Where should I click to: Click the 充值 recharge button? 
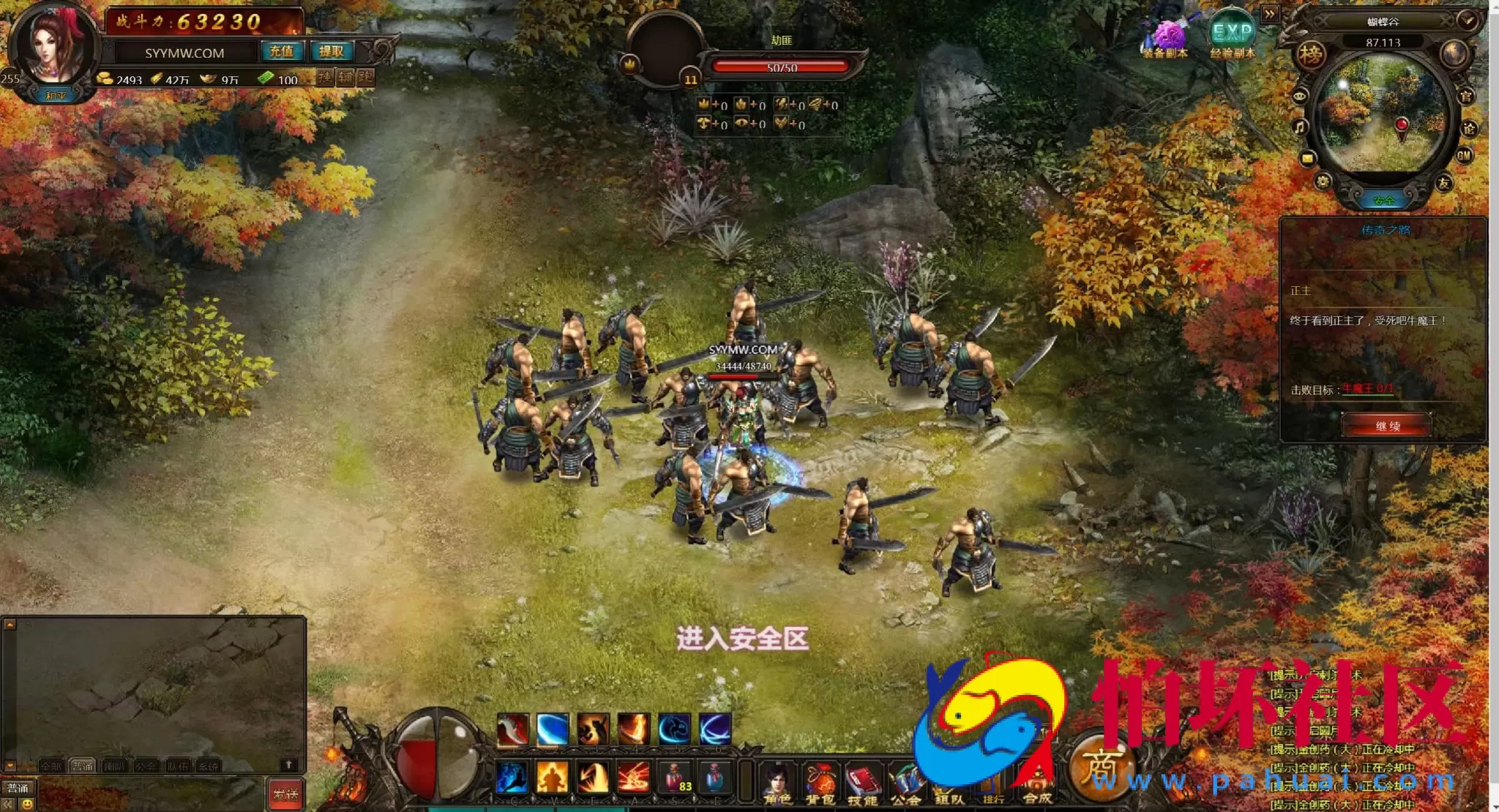point(281,51)
